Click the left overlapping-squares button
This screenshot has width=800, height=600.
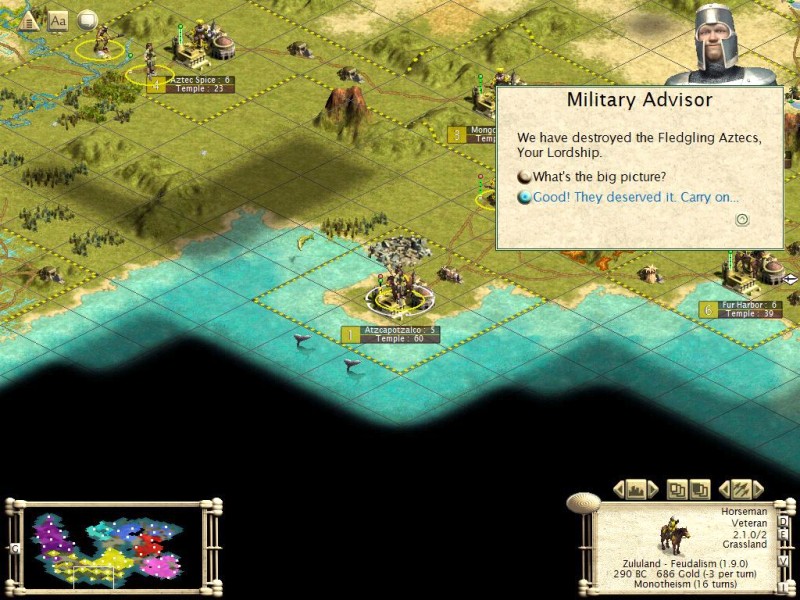pos(678,490)
